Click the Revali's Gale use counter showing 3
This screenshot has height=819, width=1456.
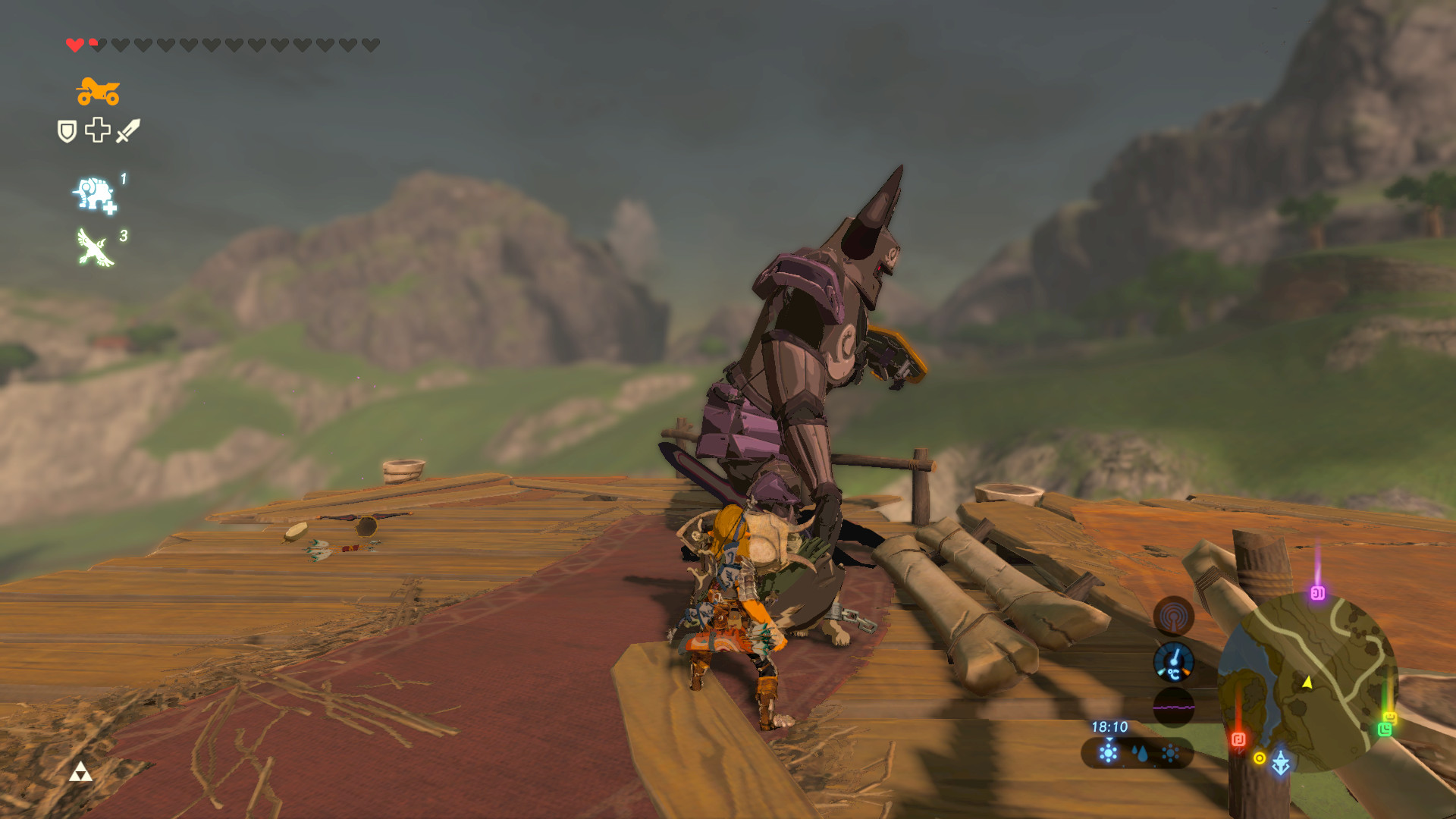[126, 235]
